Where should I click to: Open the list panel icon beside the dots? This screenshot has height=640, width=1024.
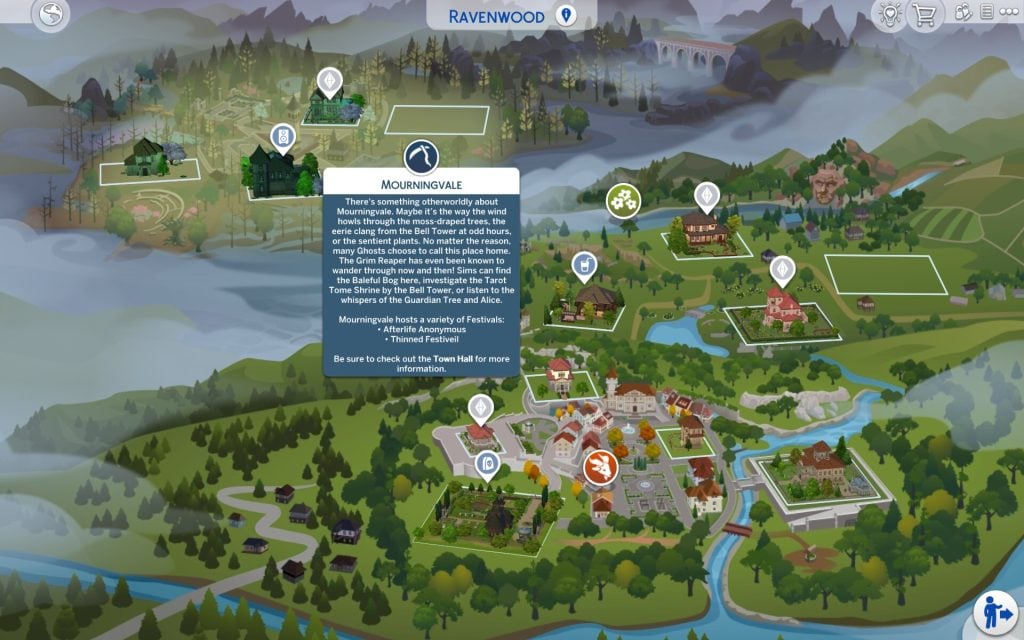[x=988, y=13]
